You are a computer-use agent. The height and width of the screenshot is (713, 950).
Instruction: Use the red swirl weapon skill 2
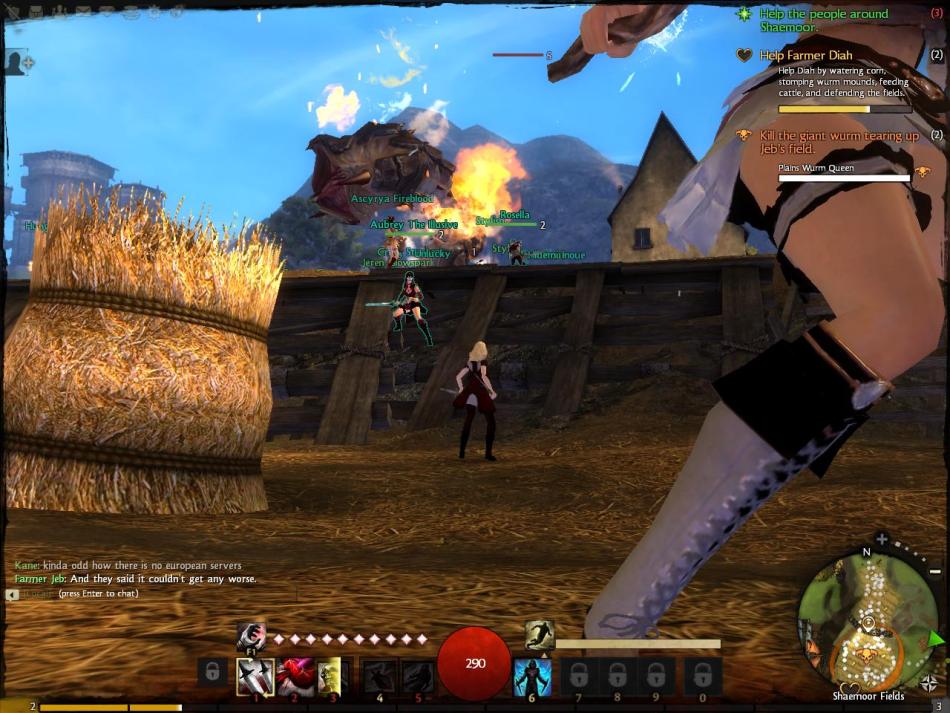(294, 676)
